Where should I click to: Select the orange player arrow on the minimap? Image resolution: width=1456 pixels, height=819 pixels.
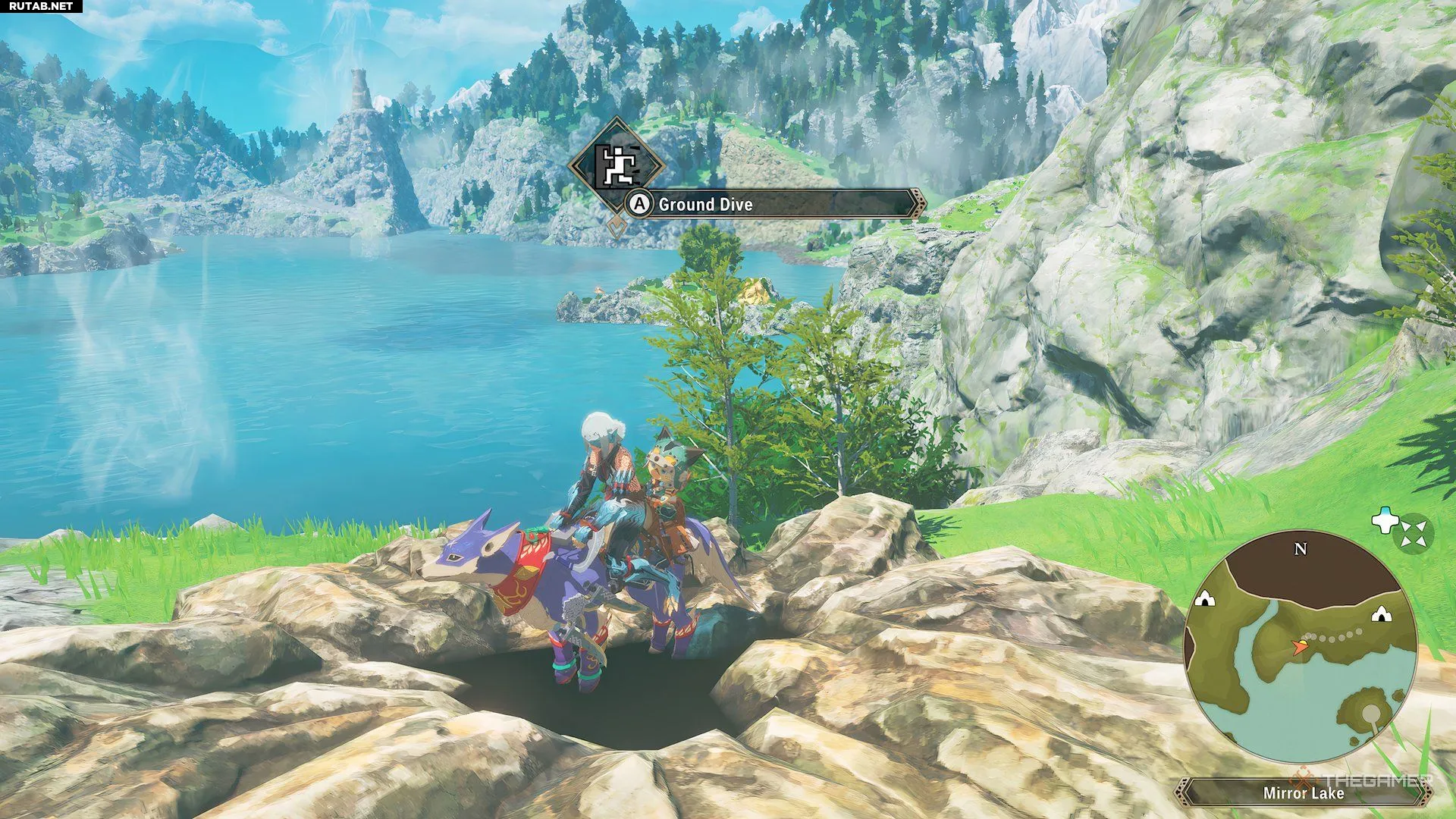click(x=1299, y=647)
